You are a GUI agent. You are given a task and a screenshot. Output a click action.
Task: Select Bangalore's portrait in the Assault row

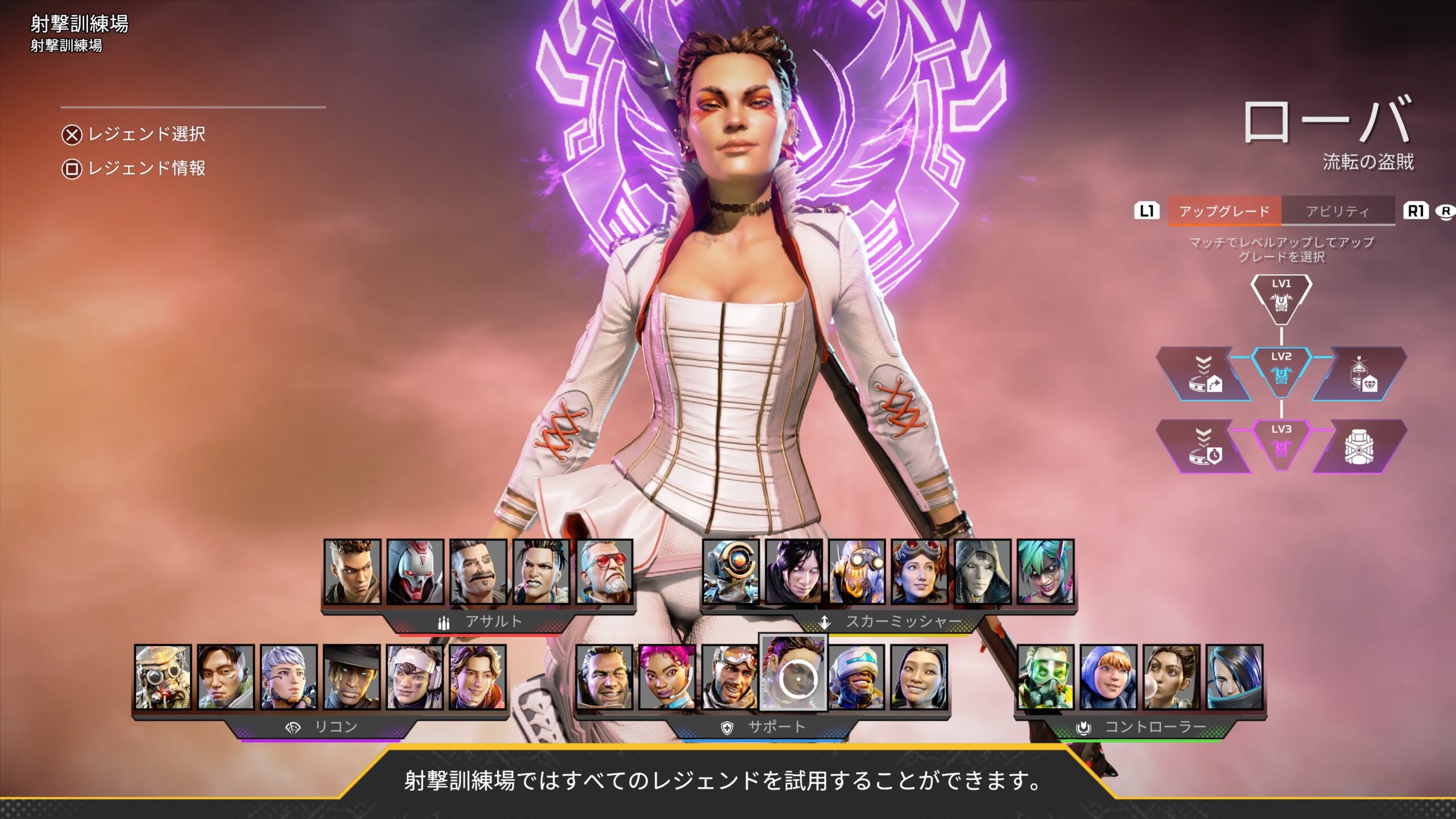pyautogui.click(x=352, y=572)
